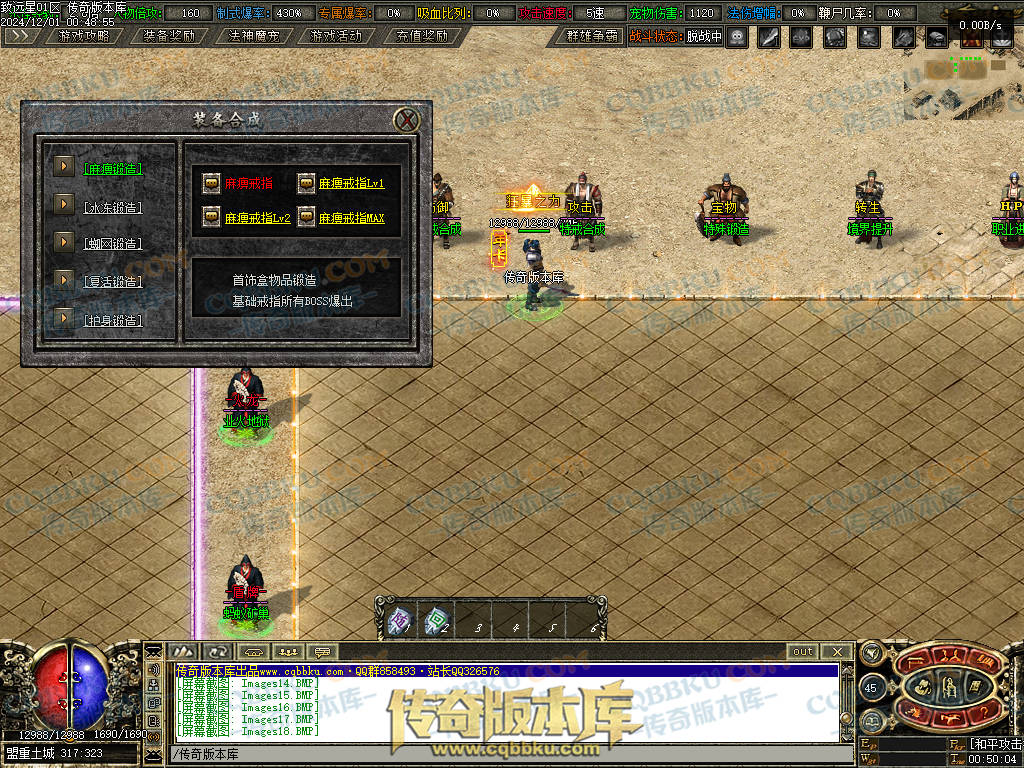Image resolution: width=1024 pixels, height=768 pixels.
Task: Click the red 麻痹戒指 entry
Action: (x=248, y=184)
